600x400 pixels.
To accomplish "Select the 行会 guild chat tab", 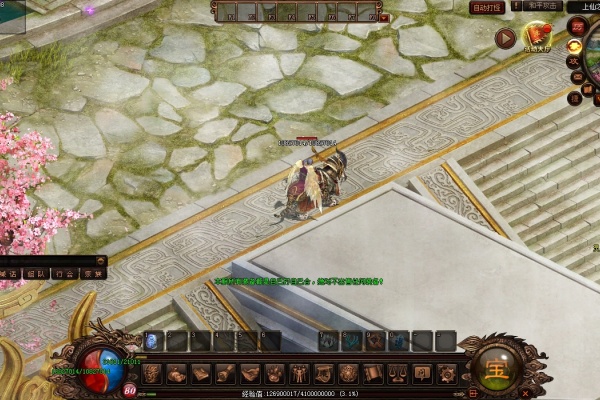I will 64,273.
